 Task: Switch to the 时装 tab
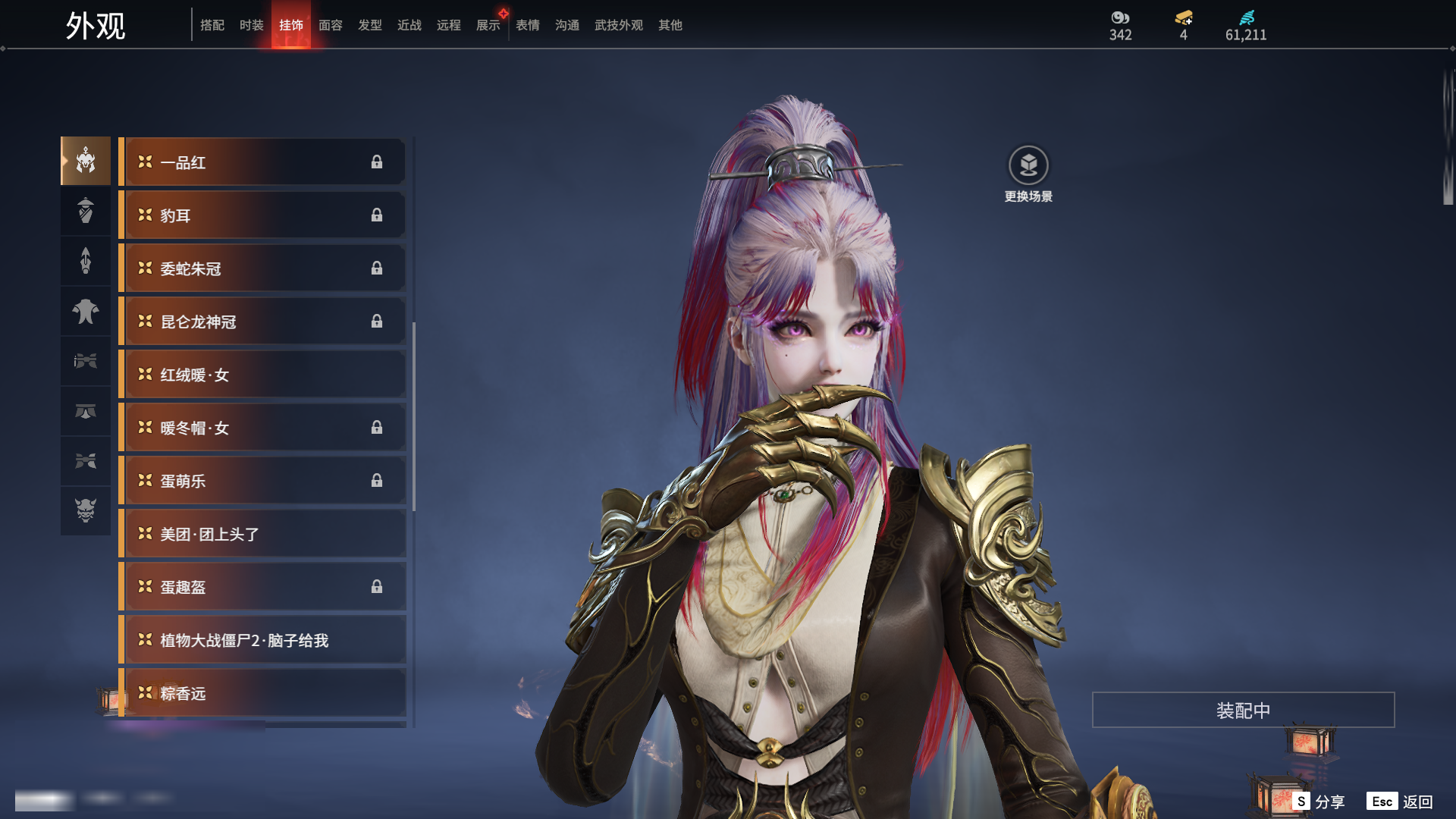click(251, 25)
